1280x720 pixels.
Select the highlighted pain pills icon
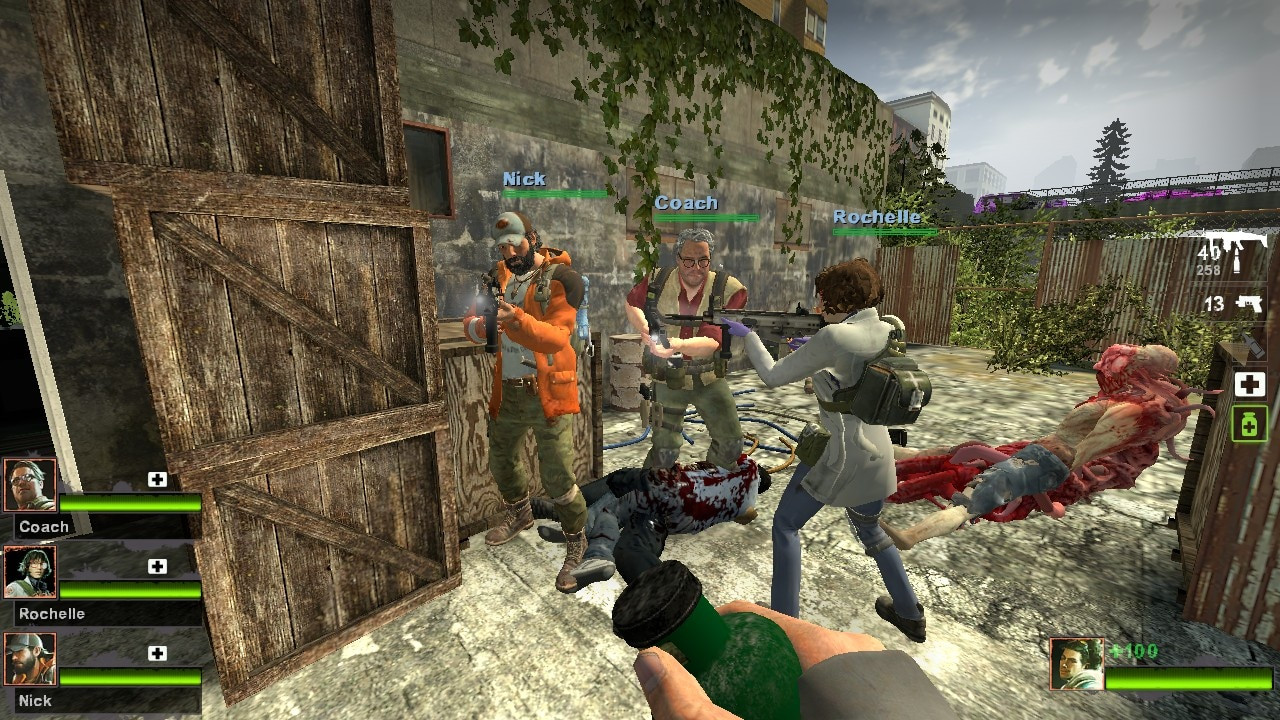[1249, 423]
